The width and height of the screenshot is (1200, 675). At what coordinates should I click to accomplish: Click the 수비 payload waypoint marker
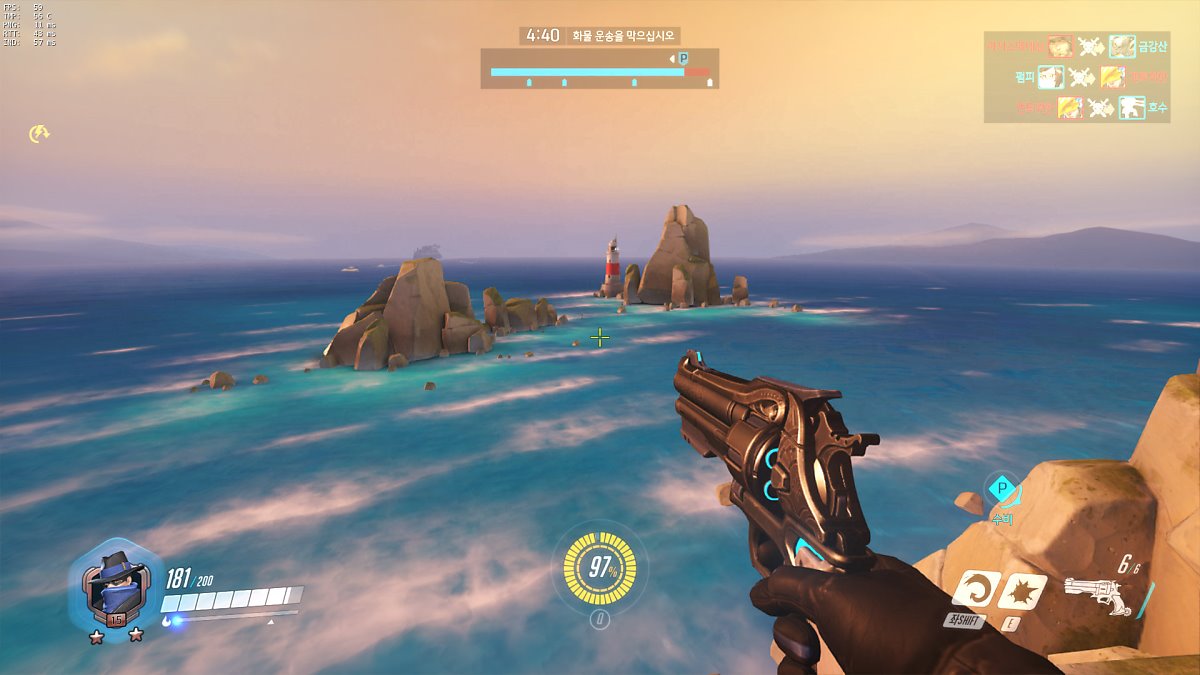pyautogui.click(x=1001, y=490)
